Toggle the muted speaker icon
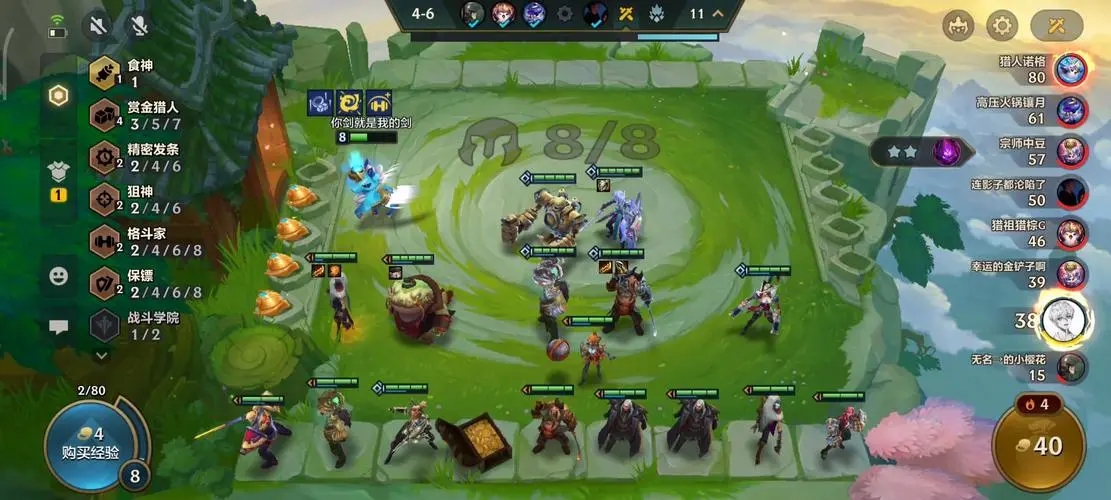 (x=97, y=25)
